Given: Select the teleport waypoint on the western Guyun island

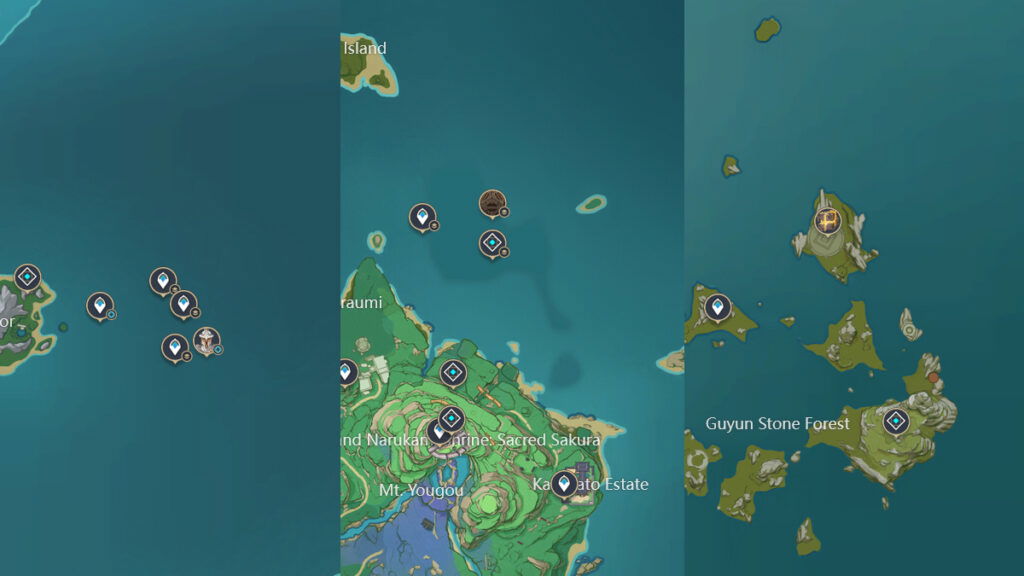Looking at the screenshot, I should 717,307.
